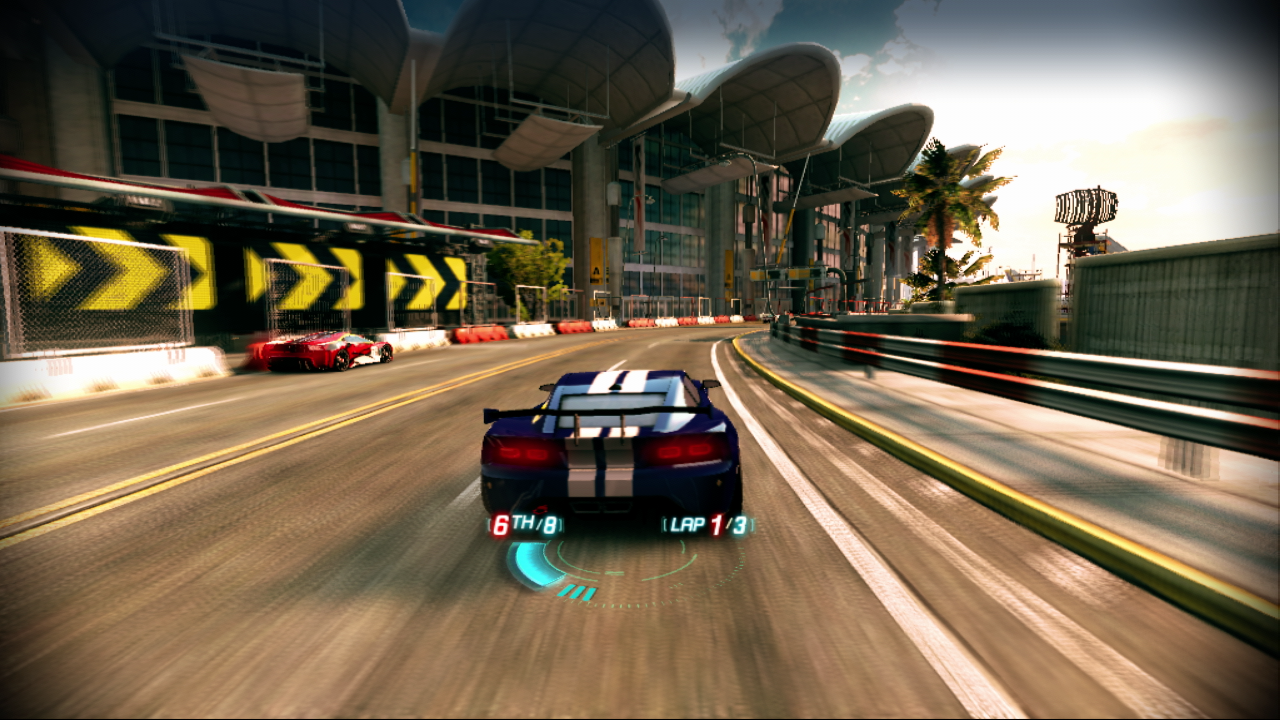
Task: Open the HUD gauge center marker
Action: click(x=612, y=572)
